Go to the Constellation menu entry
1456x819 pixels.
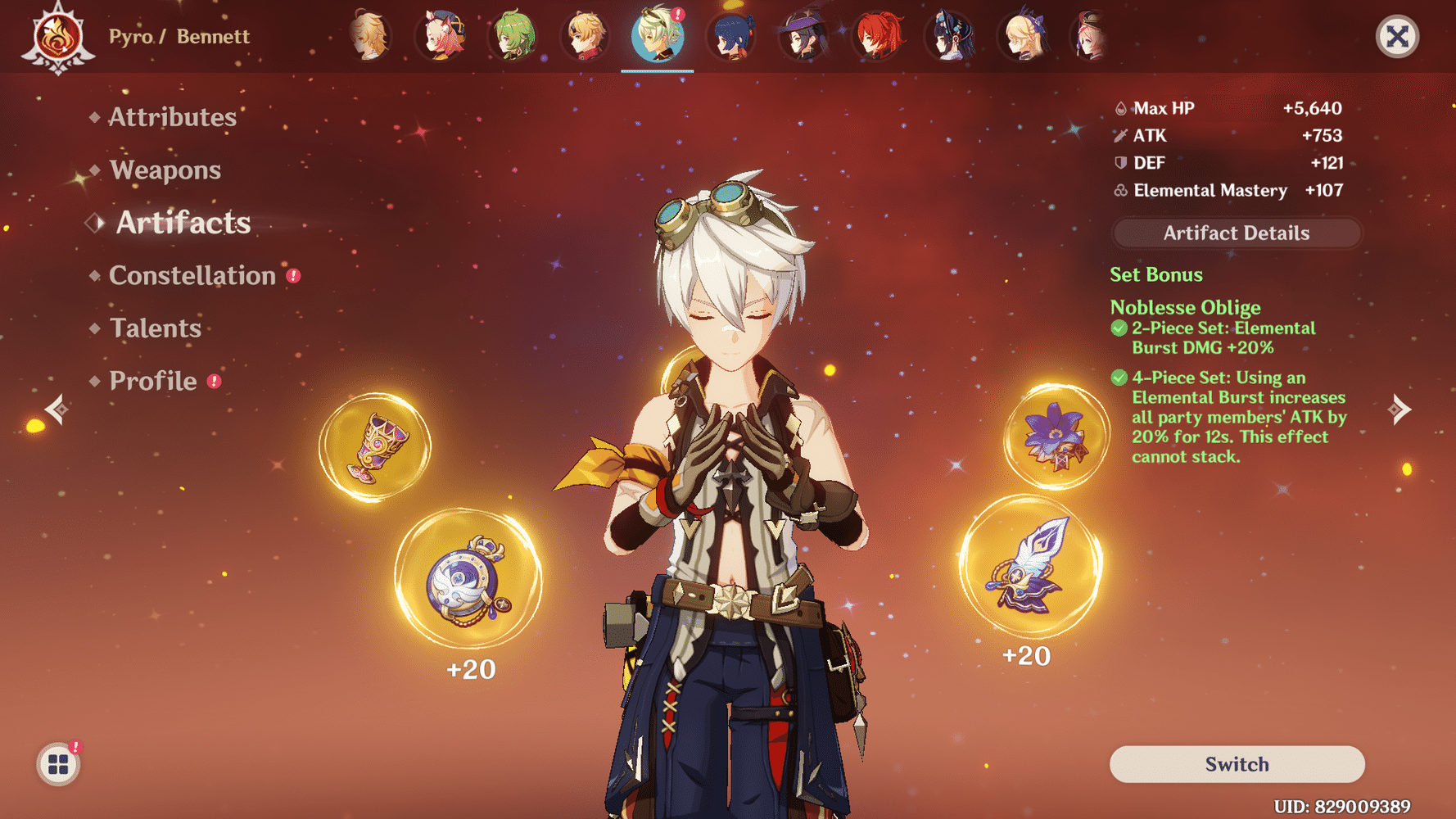pos(192,275)
